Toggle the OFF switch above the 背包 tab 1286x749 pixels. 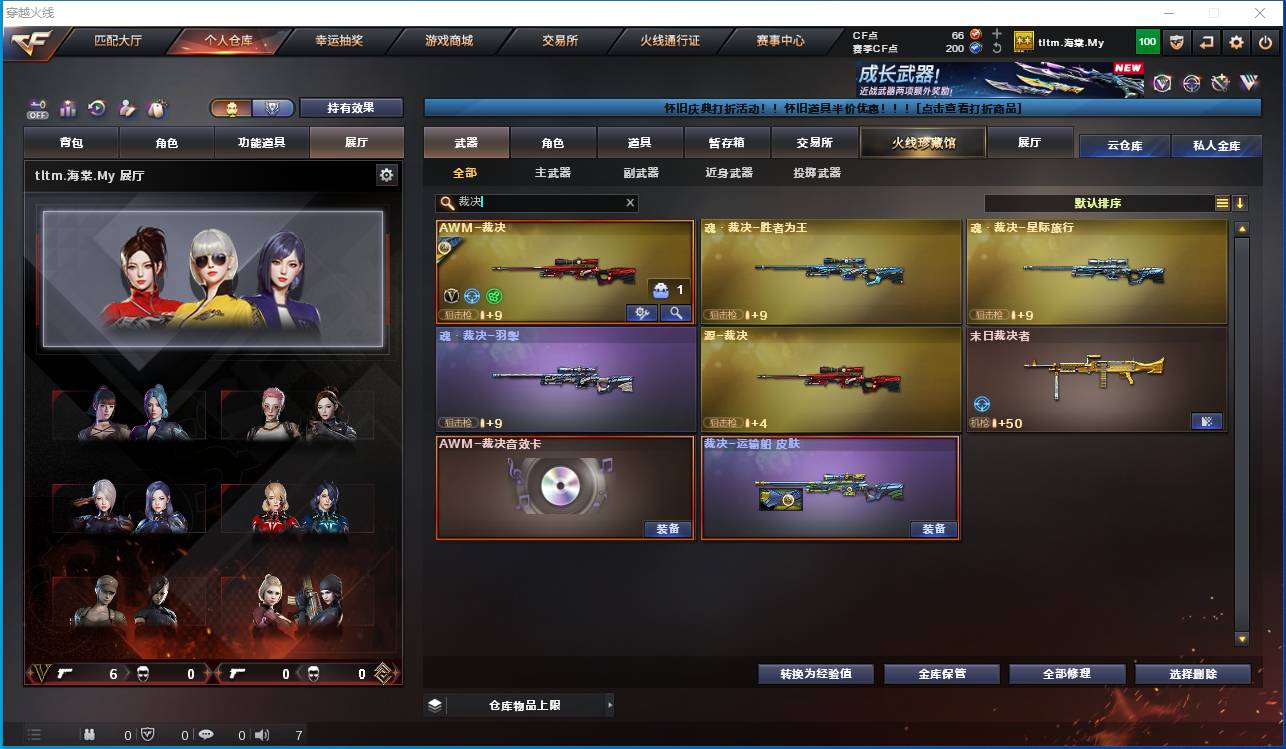(37, 108)
